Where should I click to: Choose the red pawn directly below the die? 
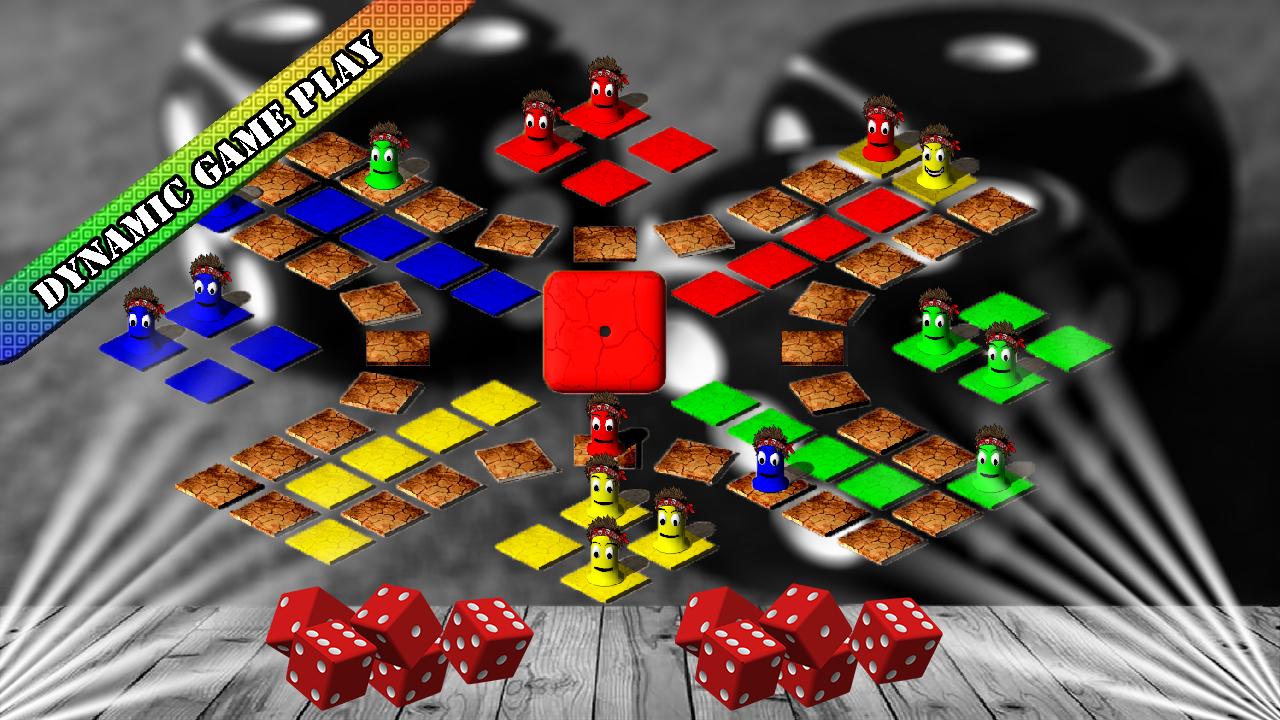(603, 427)
